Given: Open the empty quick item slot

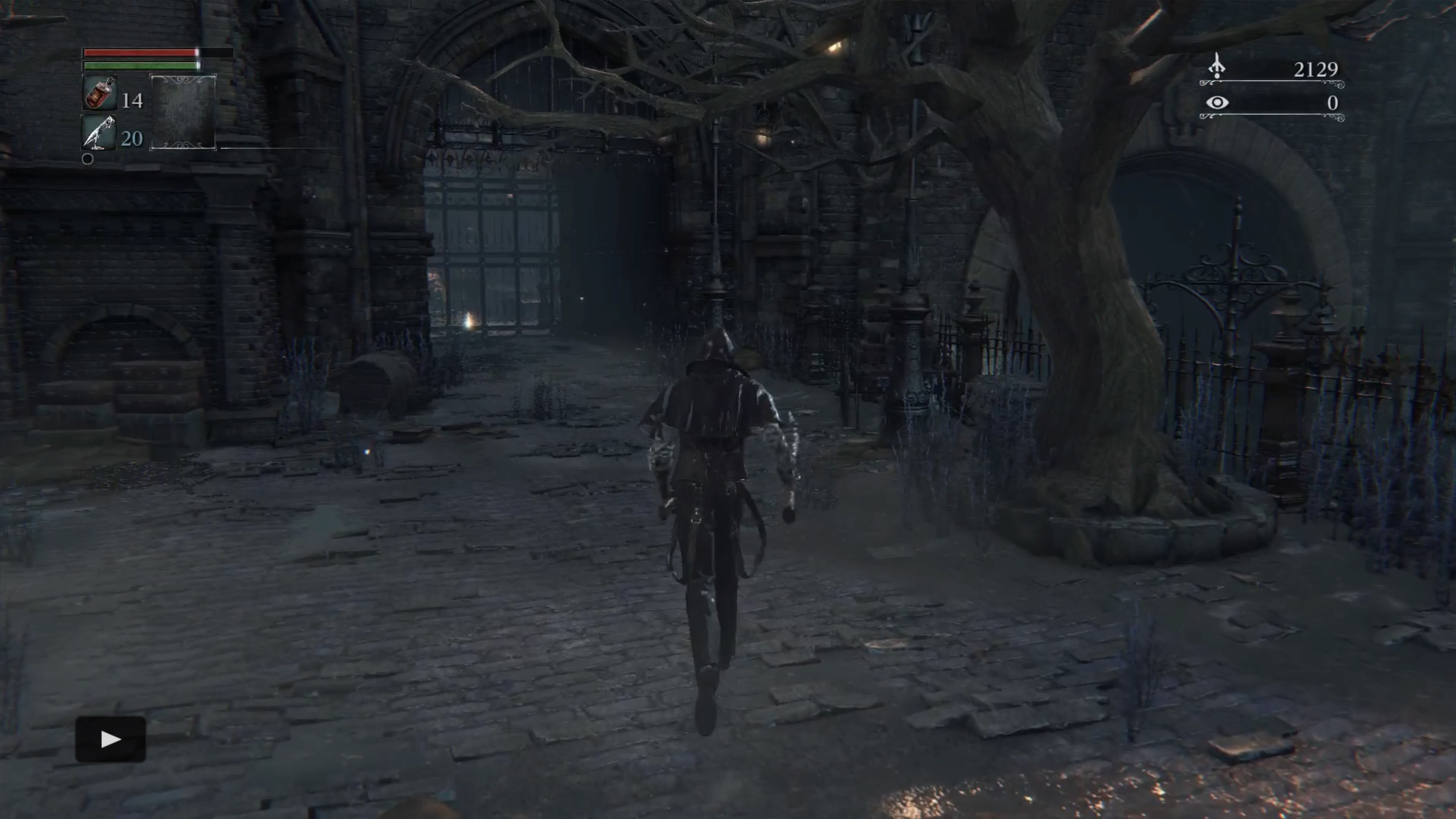Looking at the screenshot, I should tap(183, 112).
